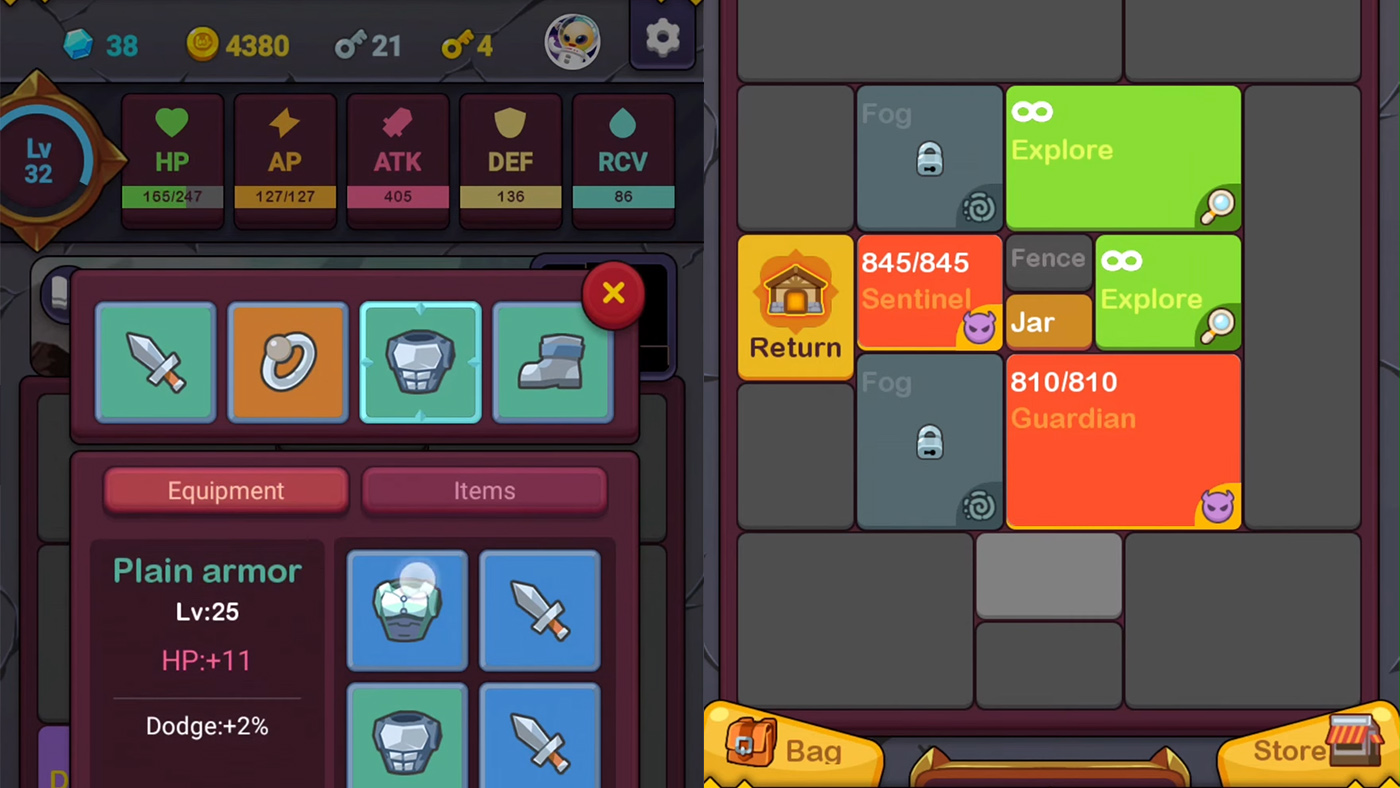Click the Return home tile

coord(795,307)
